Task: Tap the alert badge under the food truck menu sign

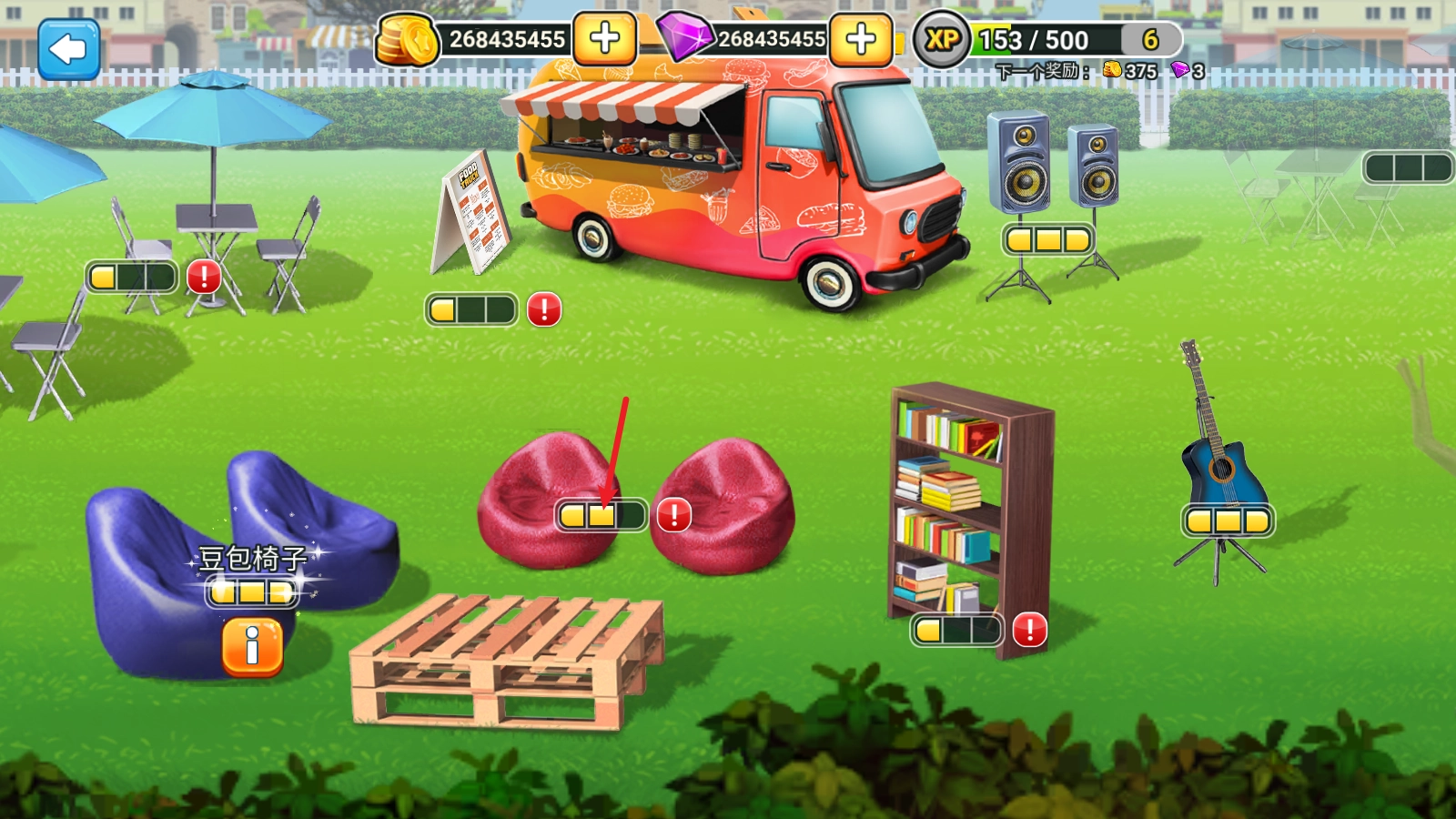Action: 544,309
